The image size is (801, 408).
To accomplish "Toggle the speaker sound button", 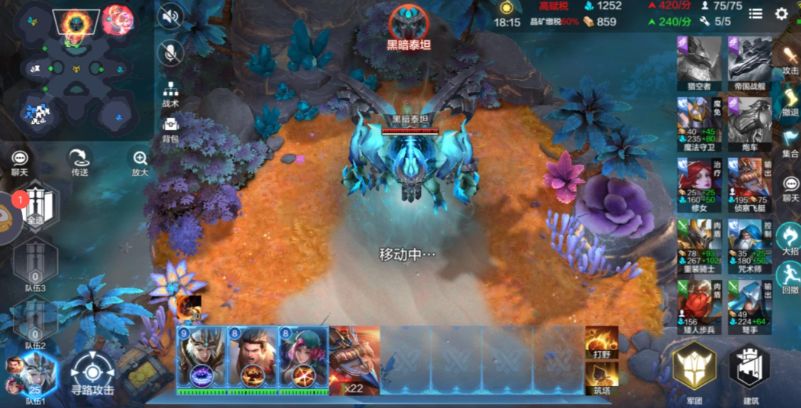I will [x=171, y=16].
